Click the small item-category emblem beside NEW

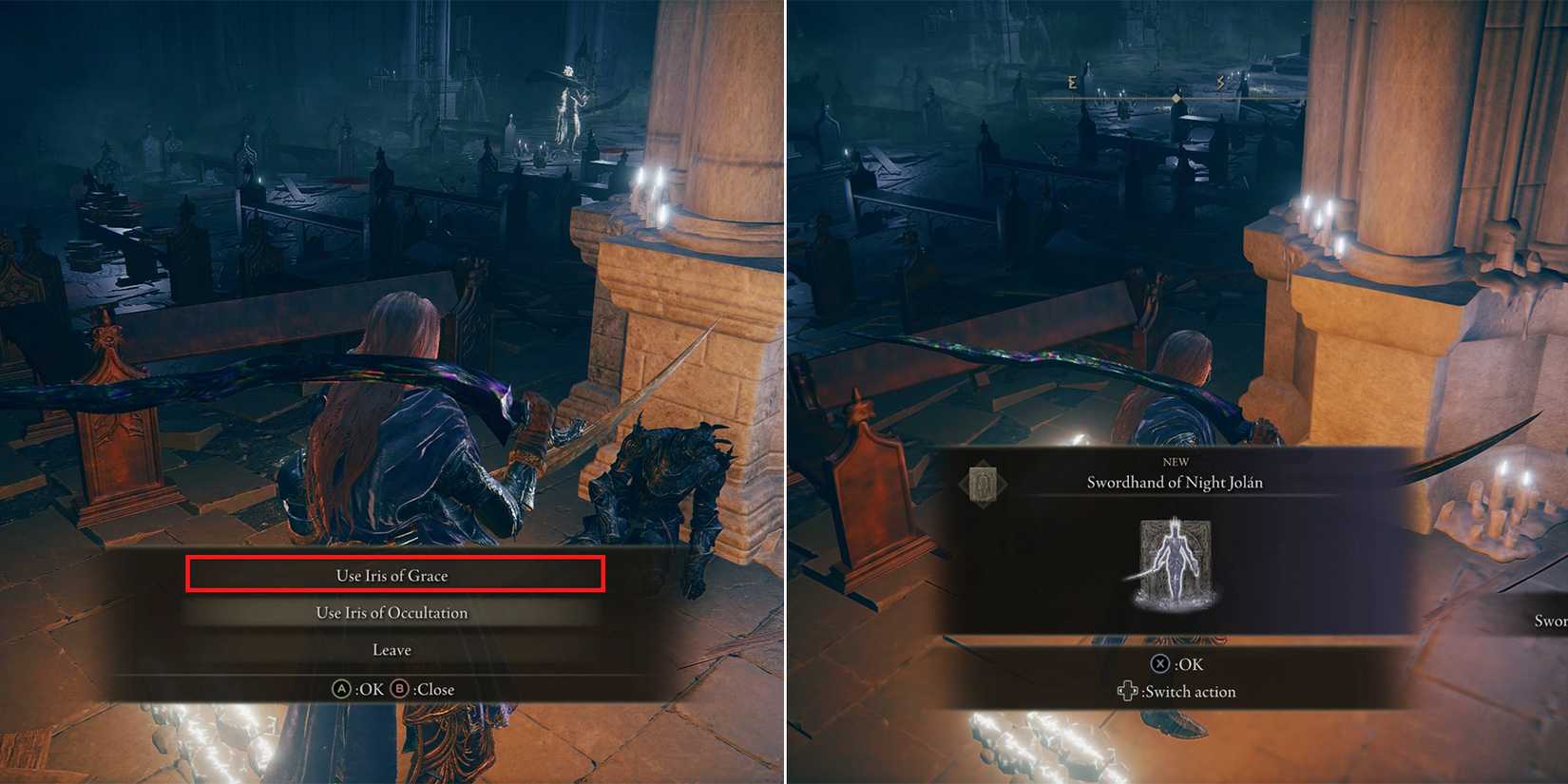pos(985,482)
